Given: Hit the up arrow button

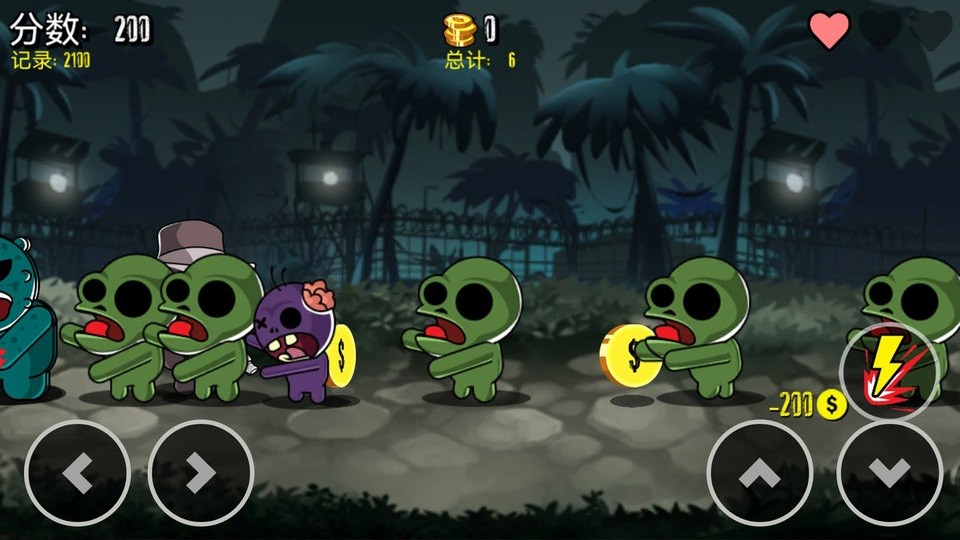Looking at the screenshot, I should click(x=759, y=473).
